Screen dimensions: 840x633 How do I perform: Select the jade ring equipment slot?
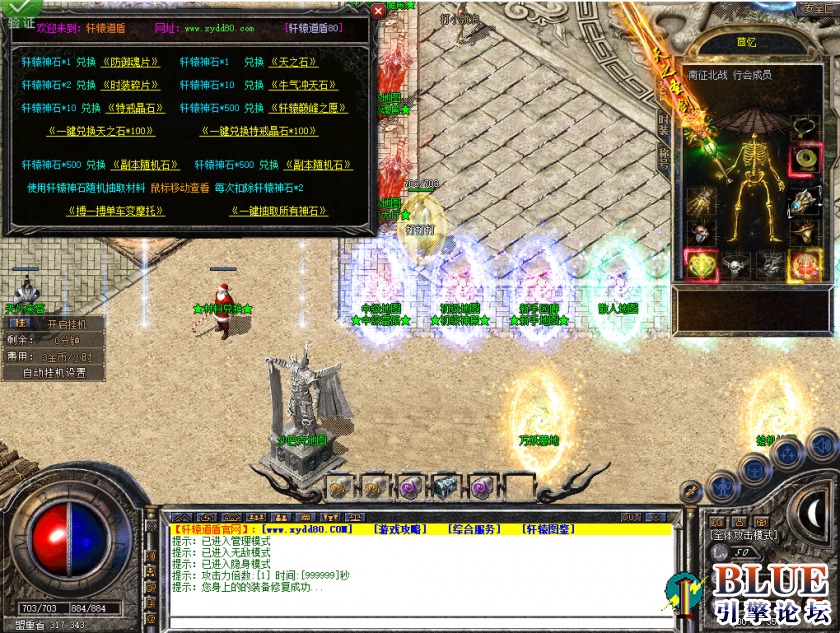(804, 158)
